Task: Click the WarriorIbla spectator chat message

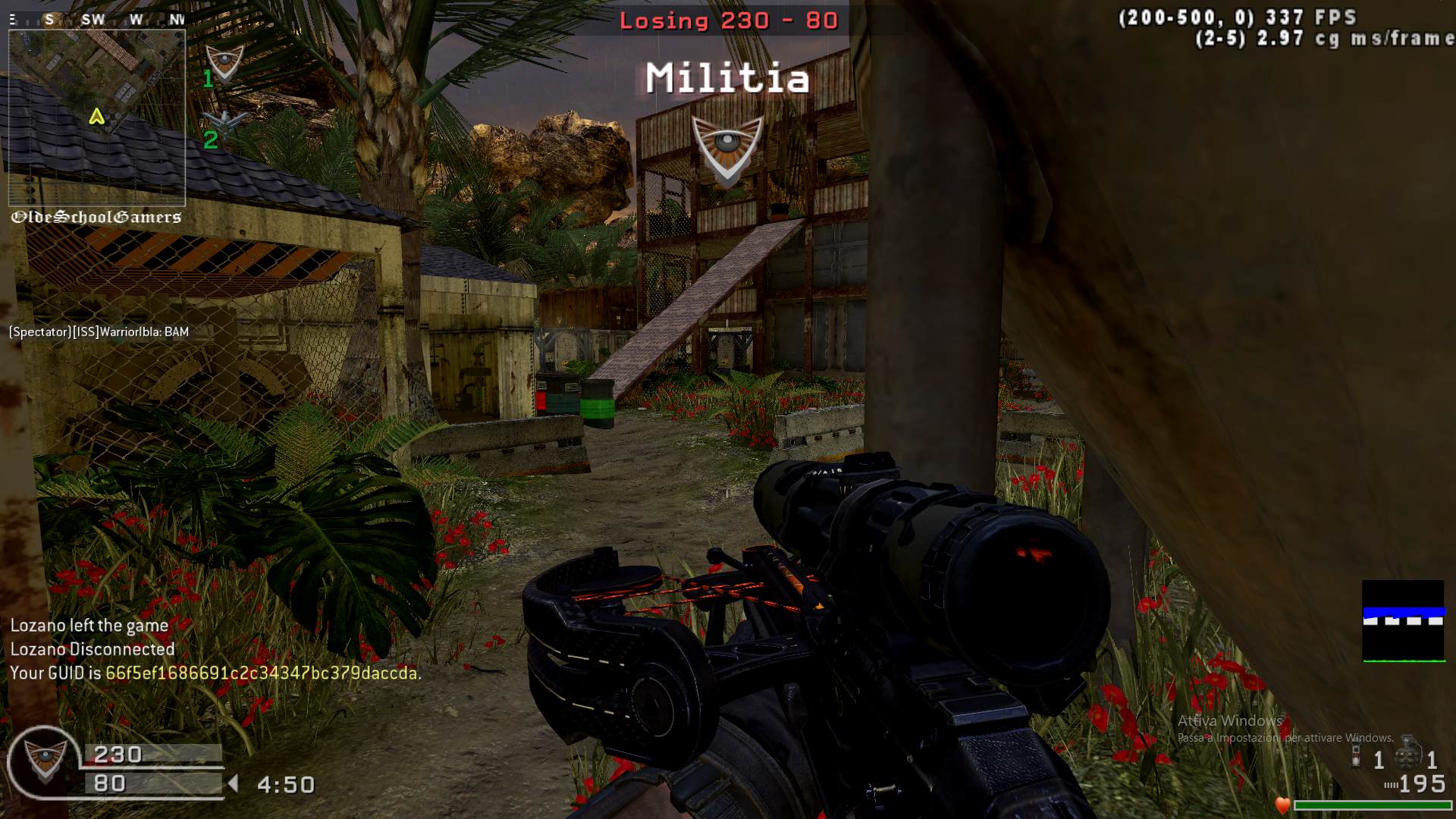Action: point(99,331)
